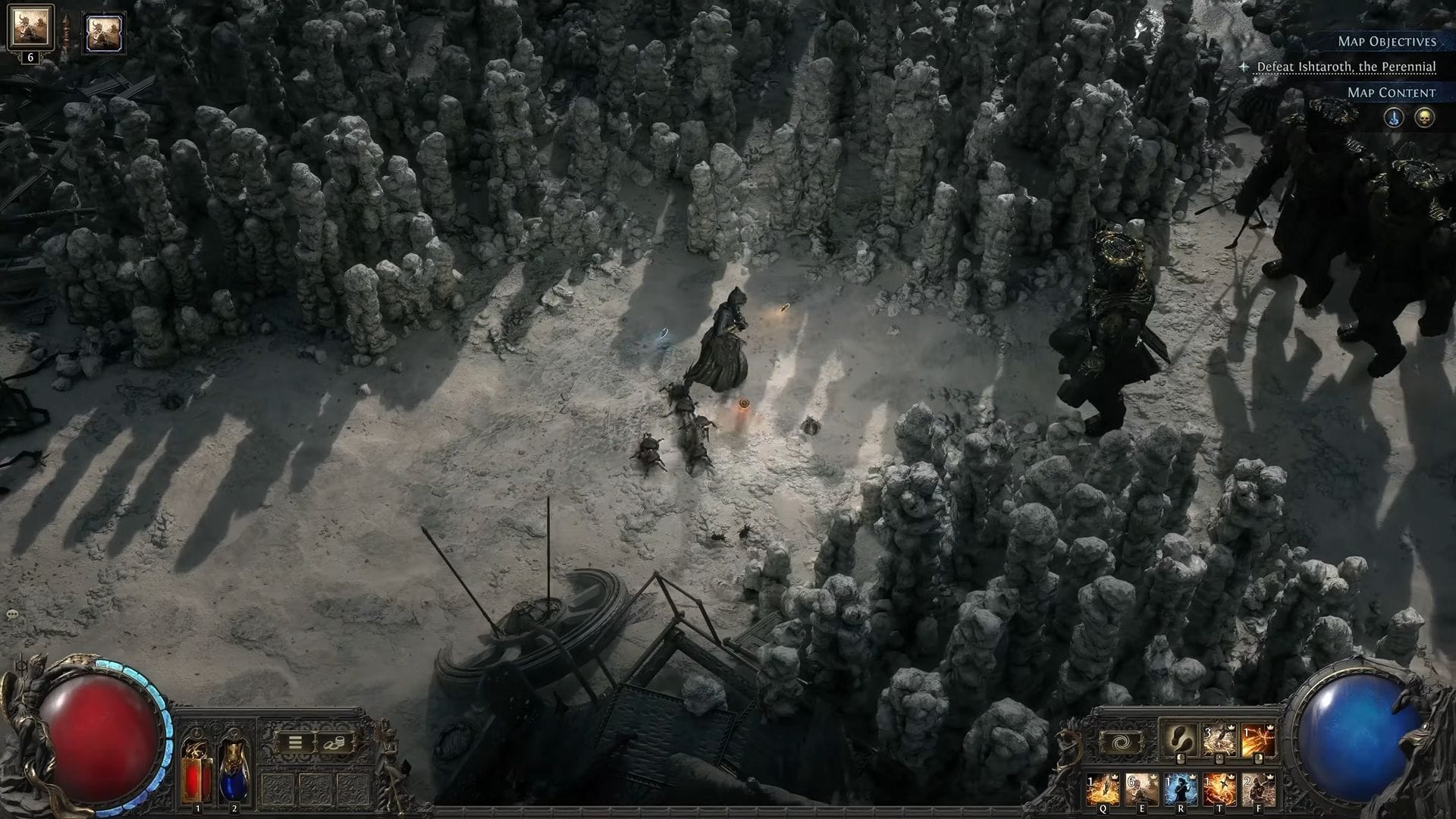Select the skill showing 3 charges above the bar
This screenshot has height=819, width=1456.
(1219, 739)
